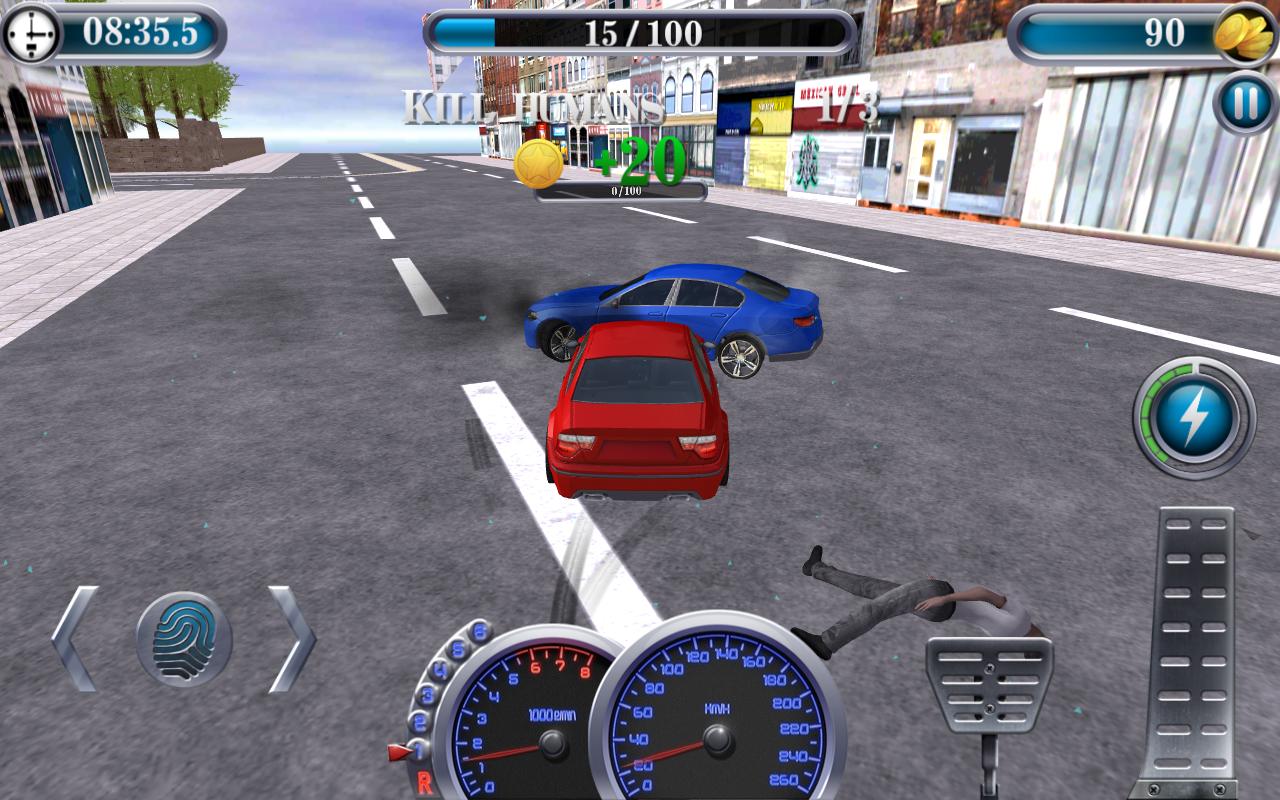The width and height of the screenshot is (1280, 800).
Task: Select gear 6 on the gear indicator strip
Action: point(480,629)
